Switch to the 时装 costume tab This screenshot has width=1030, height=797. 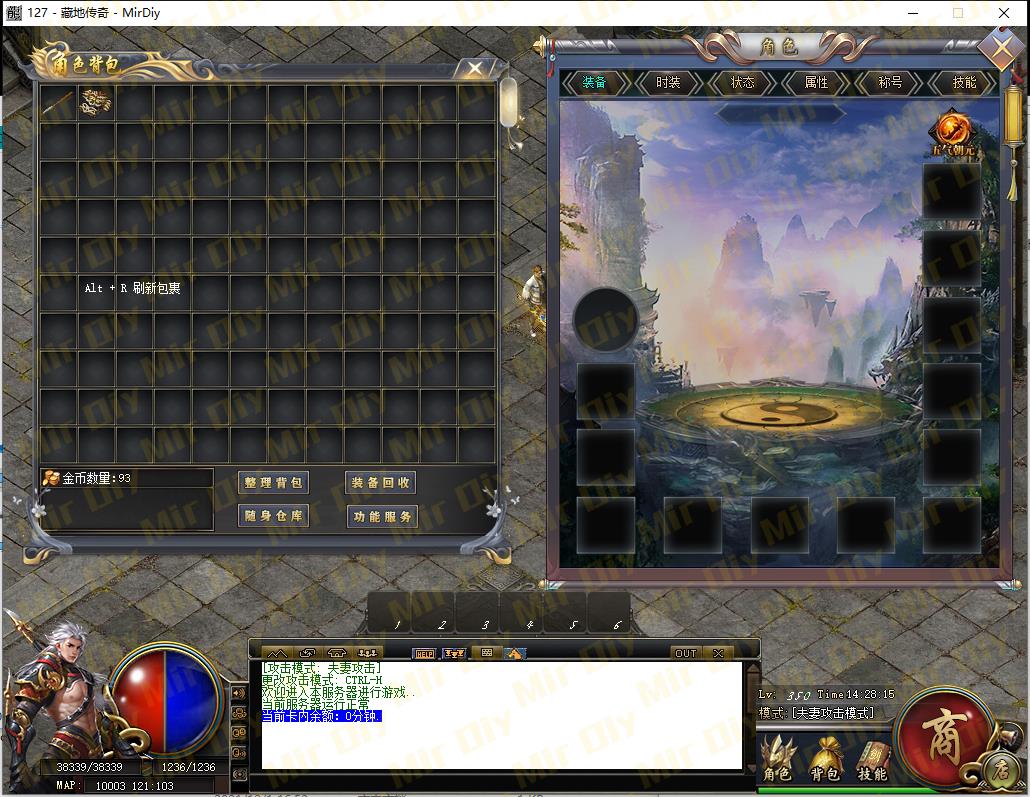[668, 83]
